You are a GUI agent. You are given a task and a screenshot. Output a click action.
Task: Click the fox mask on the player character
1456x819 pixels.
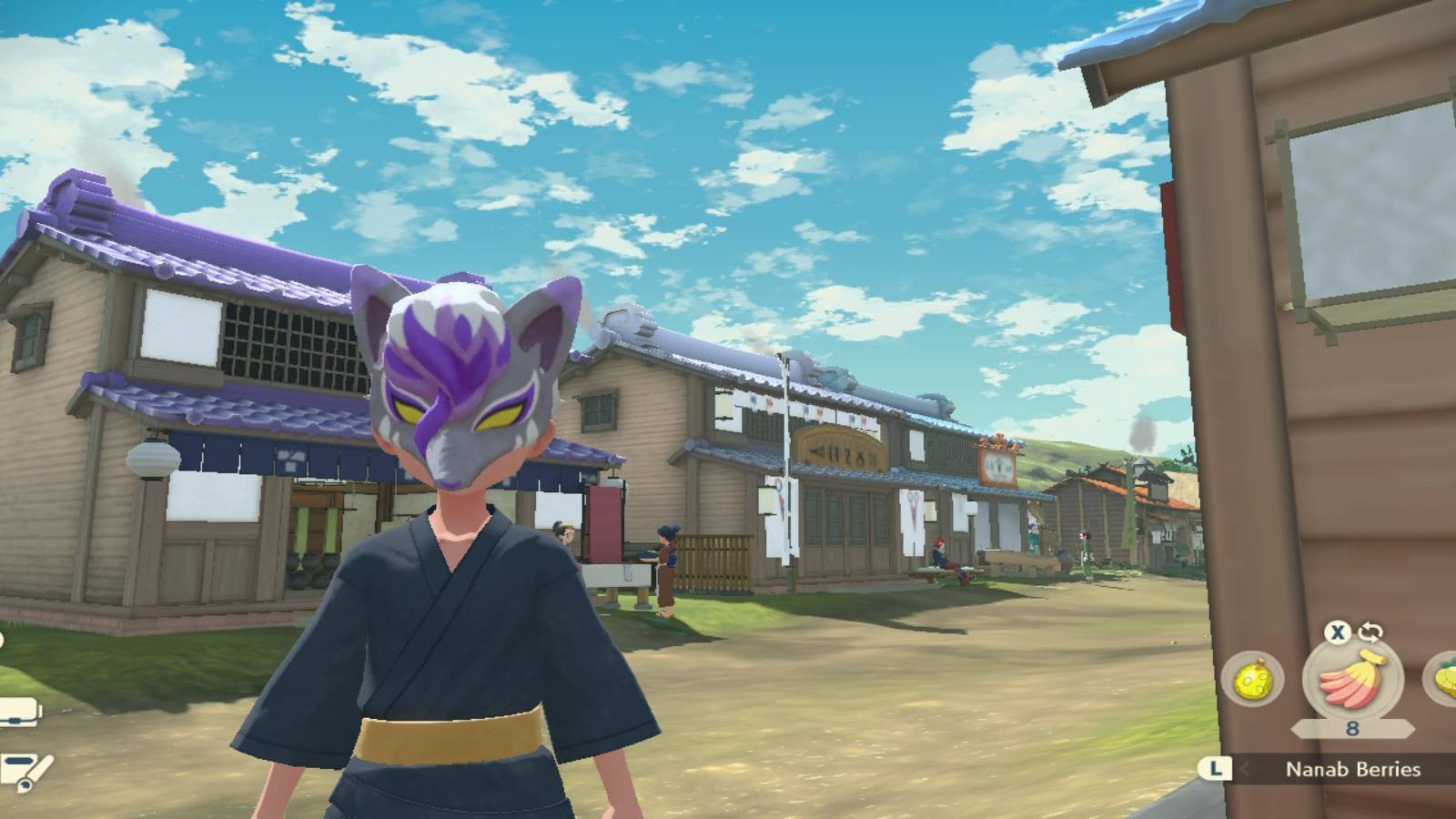tap(464, 391)
